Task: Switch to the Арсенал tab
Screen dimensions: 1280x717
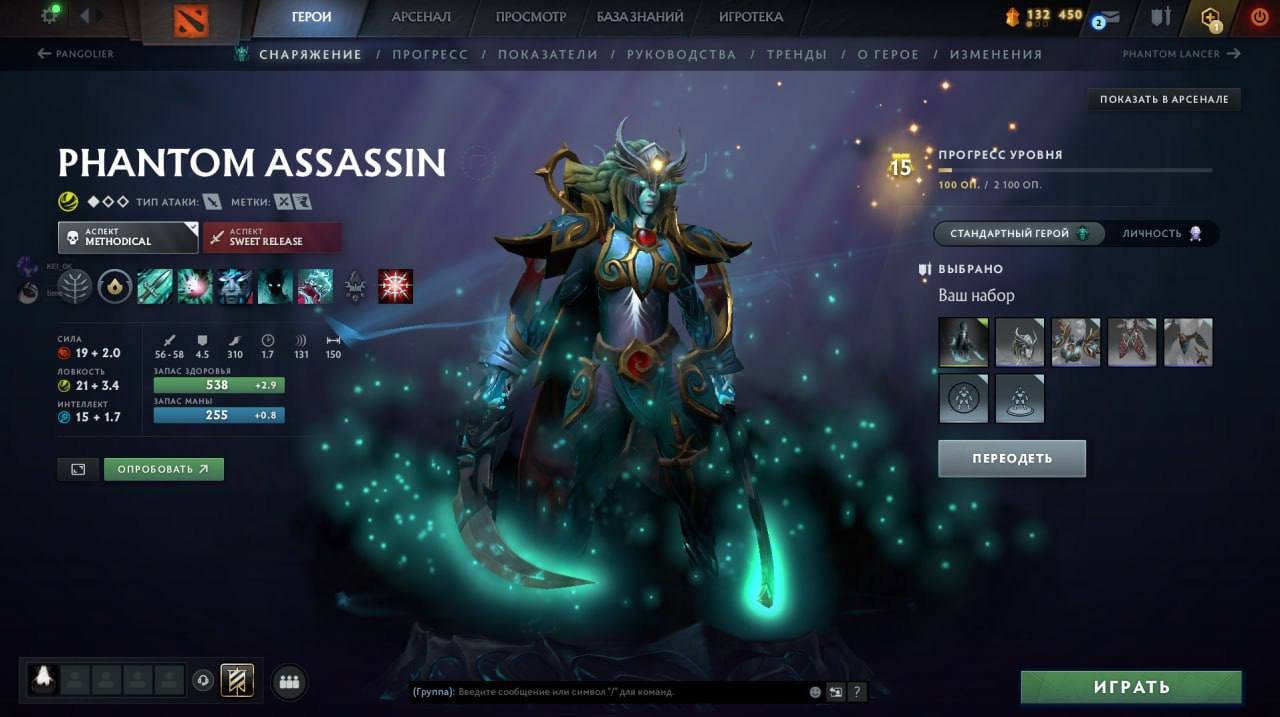Action: tap(420, 17)
